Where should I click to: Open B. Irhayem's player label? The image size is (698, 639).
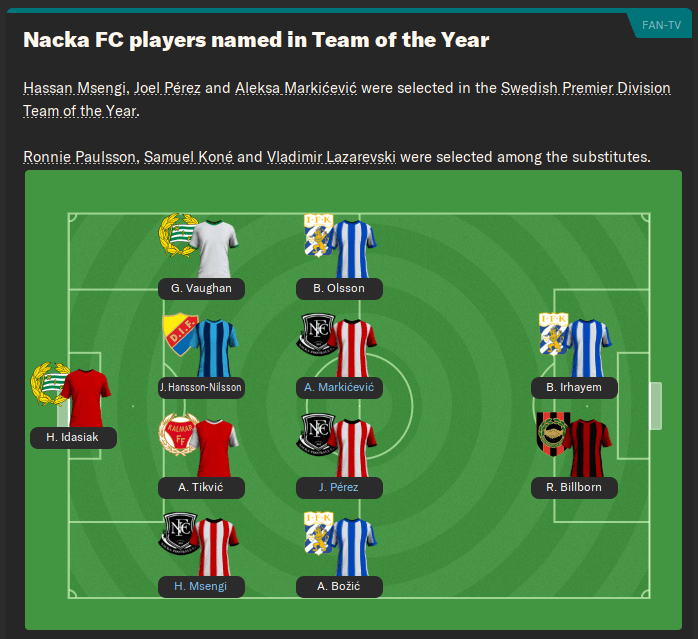[x=575, y=387]
